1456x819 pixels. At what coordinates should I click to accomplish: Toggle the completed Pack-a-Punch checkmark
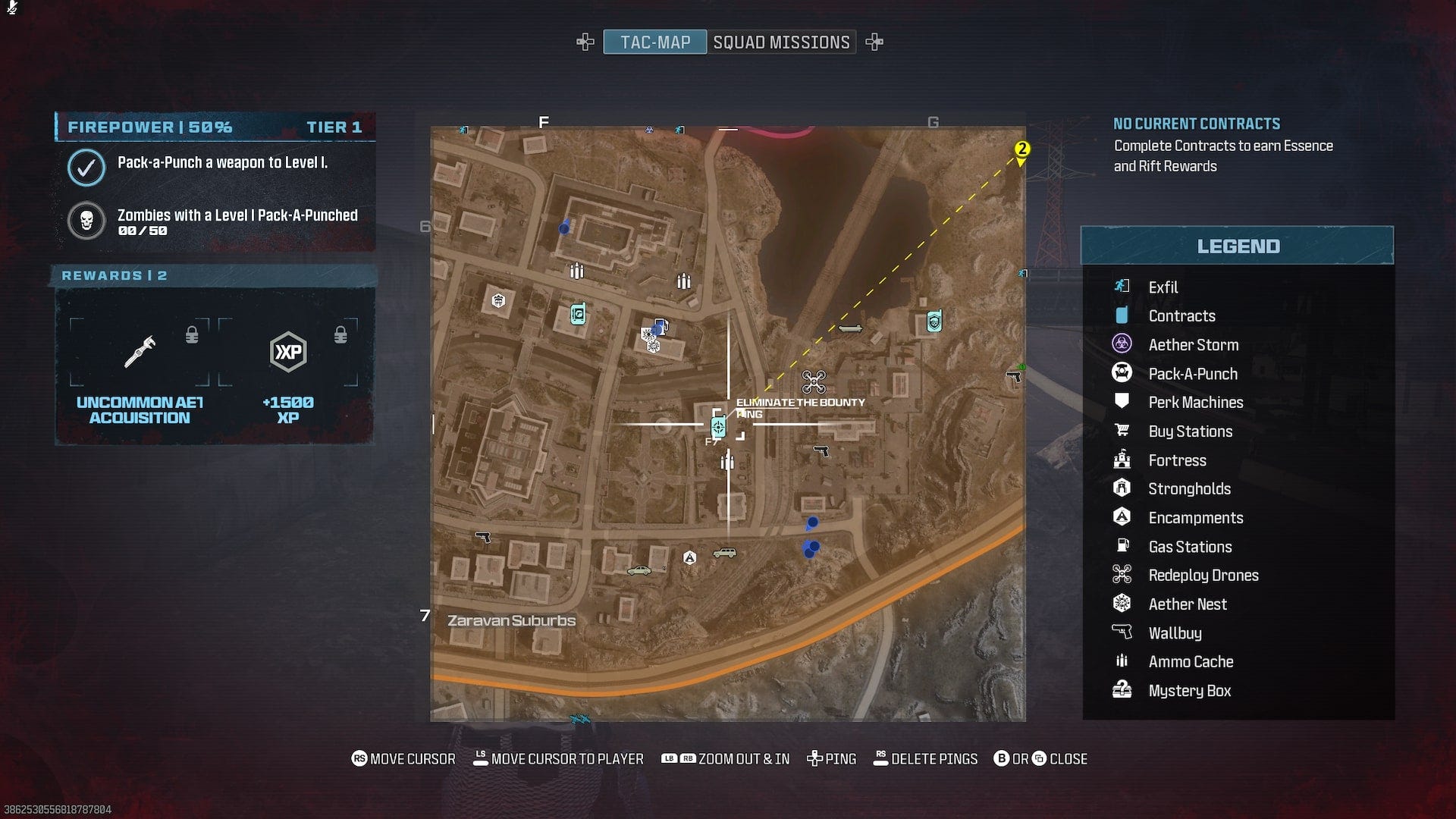point(86,168)
